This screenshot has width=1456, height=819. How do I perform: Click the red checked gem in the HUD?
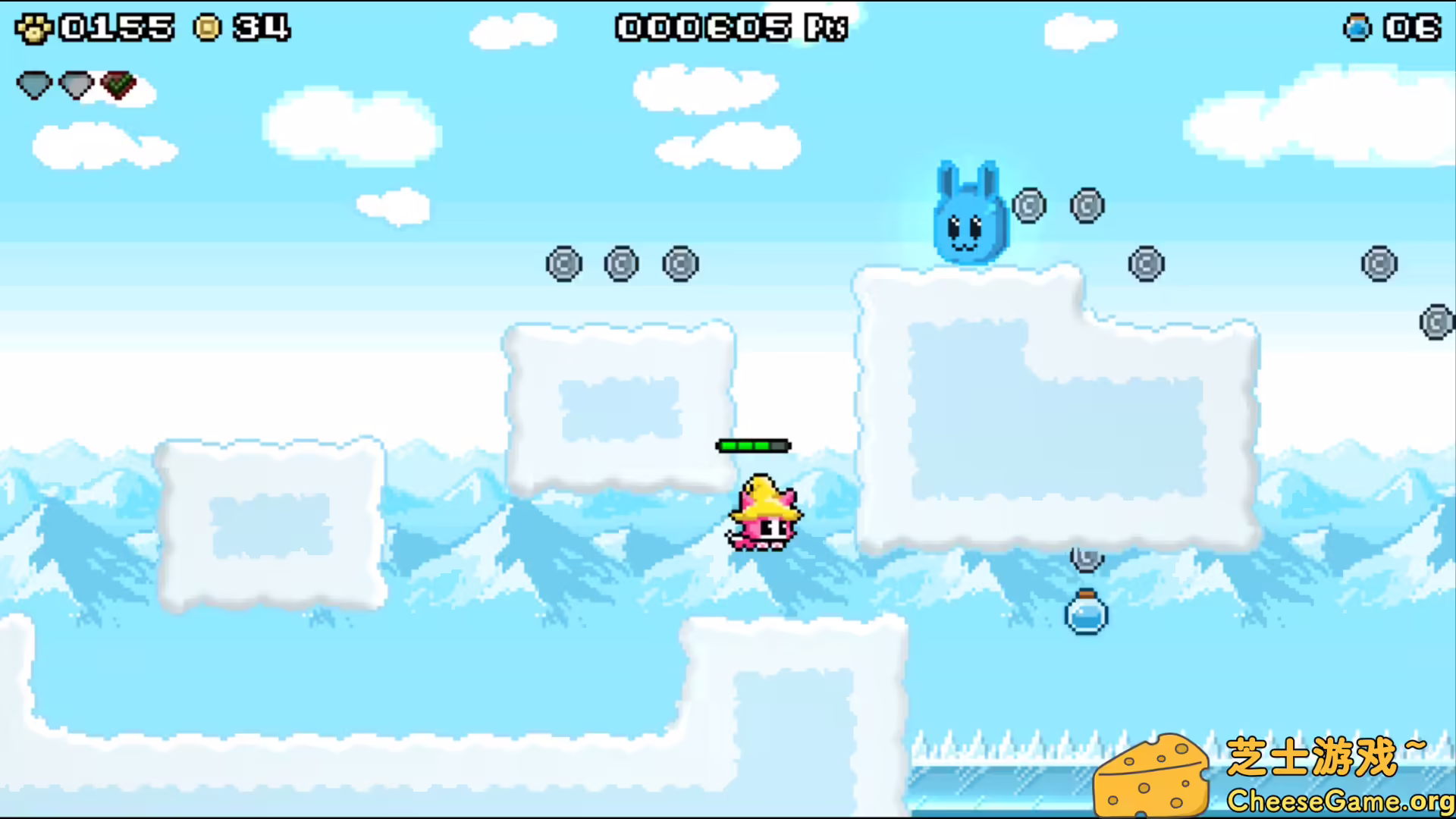click(x=118, y=84)
